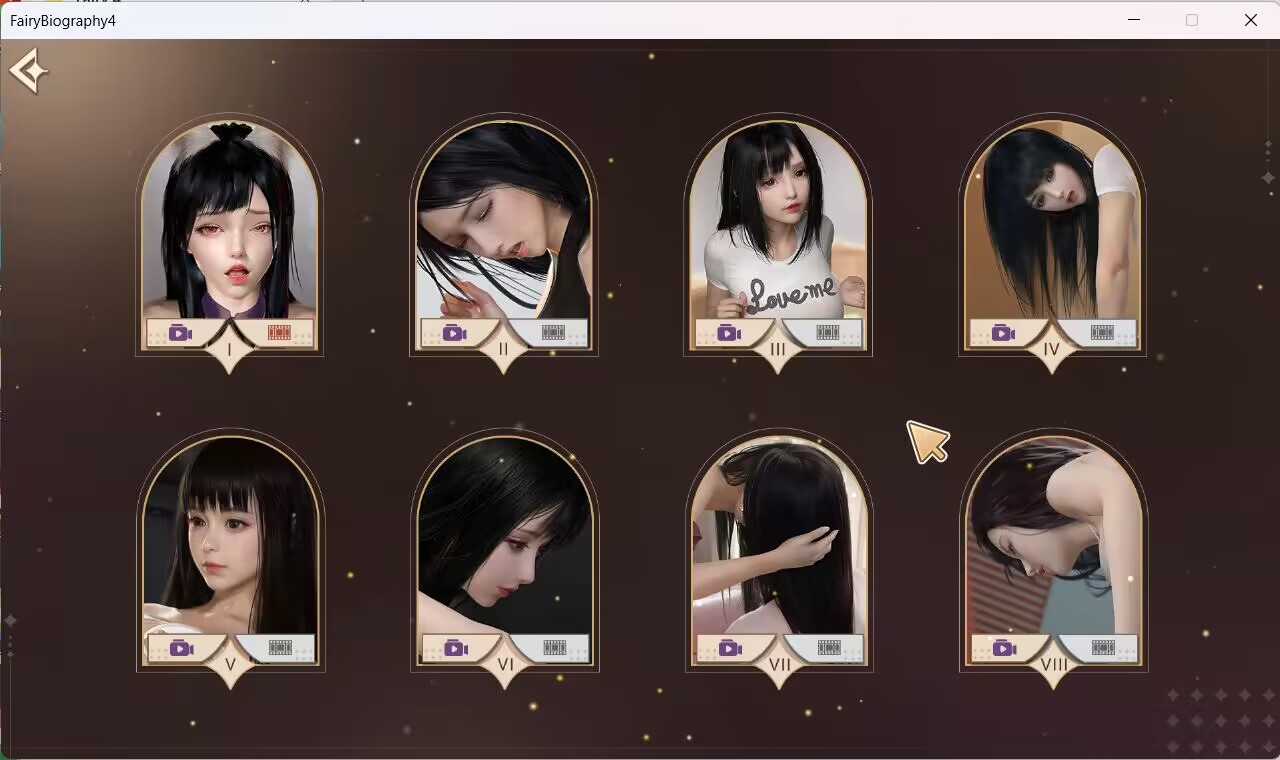Open the portrait thumbnail for chapter III
Viewport: 1280px width, 760px height.
(777, 230)
